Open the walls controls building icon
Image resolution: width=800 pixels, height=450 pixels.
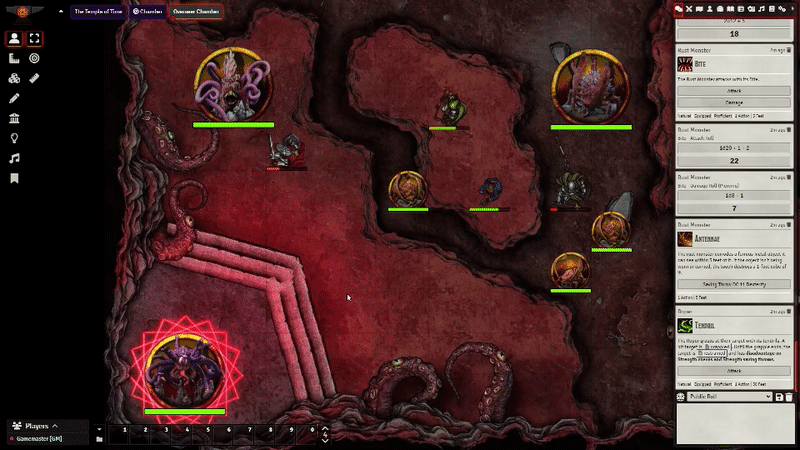(14, 118)
